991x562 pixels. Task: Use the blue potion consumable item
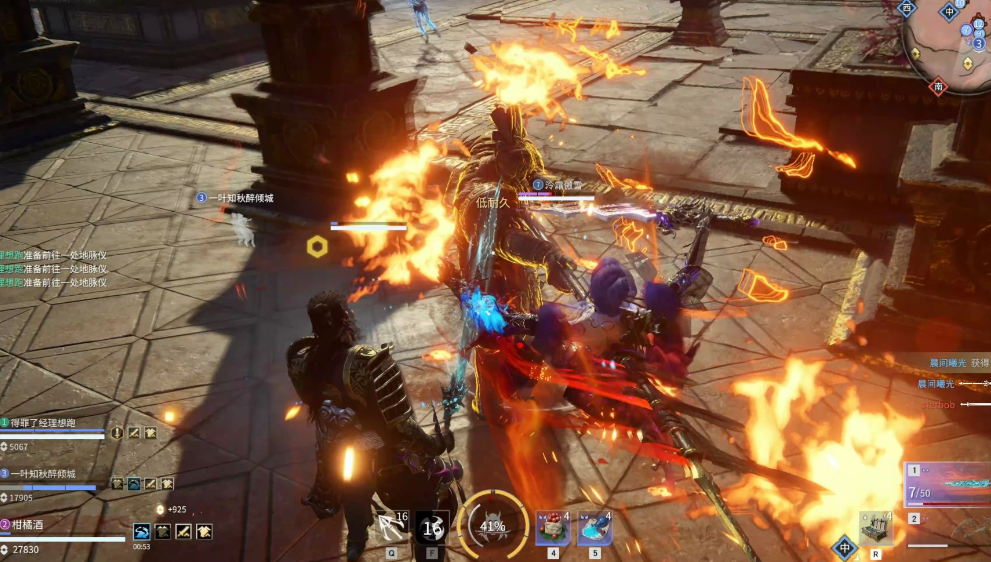(595, 527)
